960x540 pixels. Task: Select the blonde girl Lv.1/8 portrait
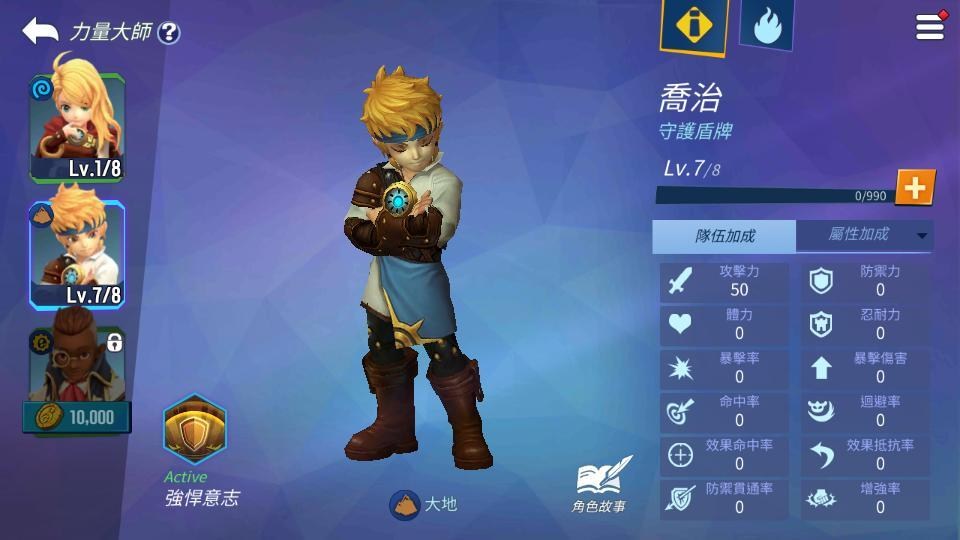pyautogui.click(x=77, y=128)
